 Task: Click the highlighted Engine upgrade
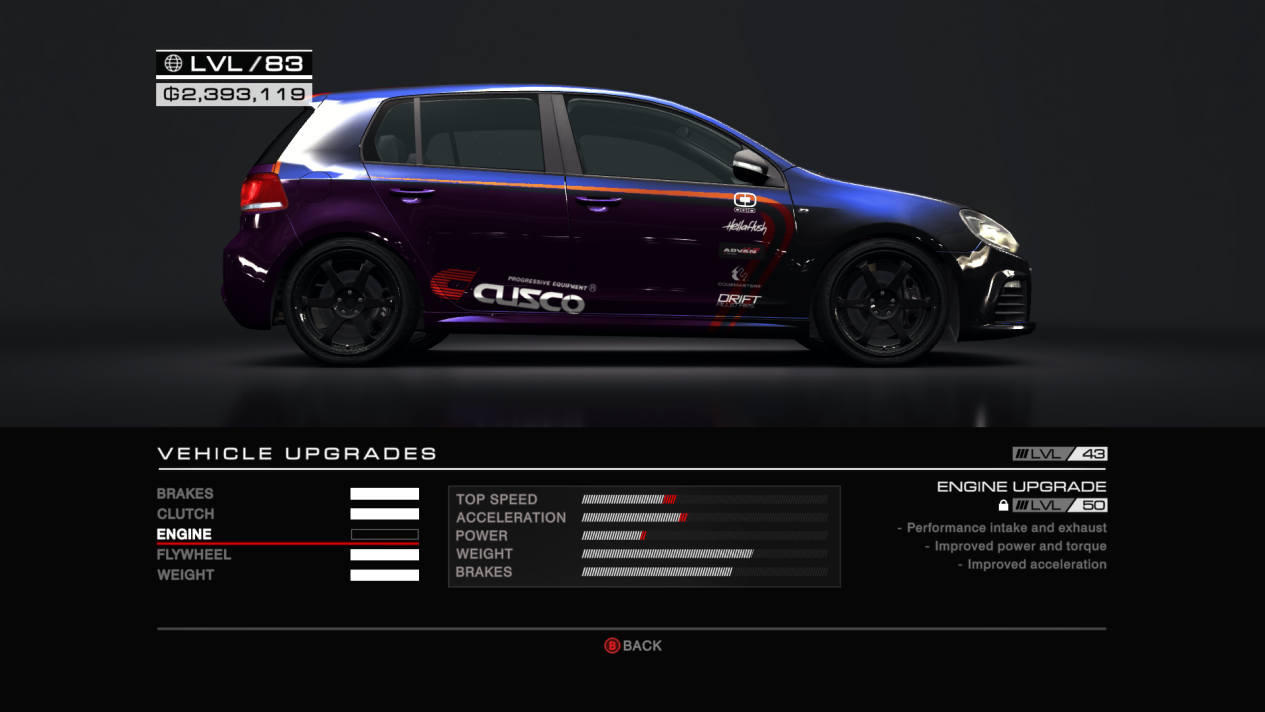(x=185, y=535)
